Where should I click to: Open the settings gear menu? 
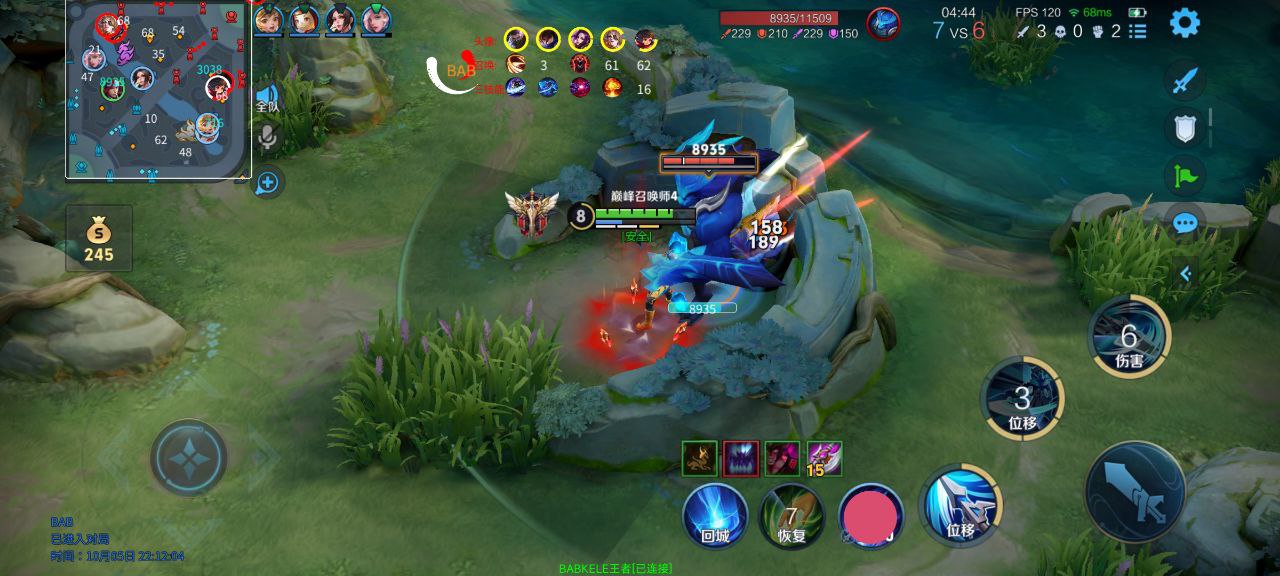coord(1185,22)
